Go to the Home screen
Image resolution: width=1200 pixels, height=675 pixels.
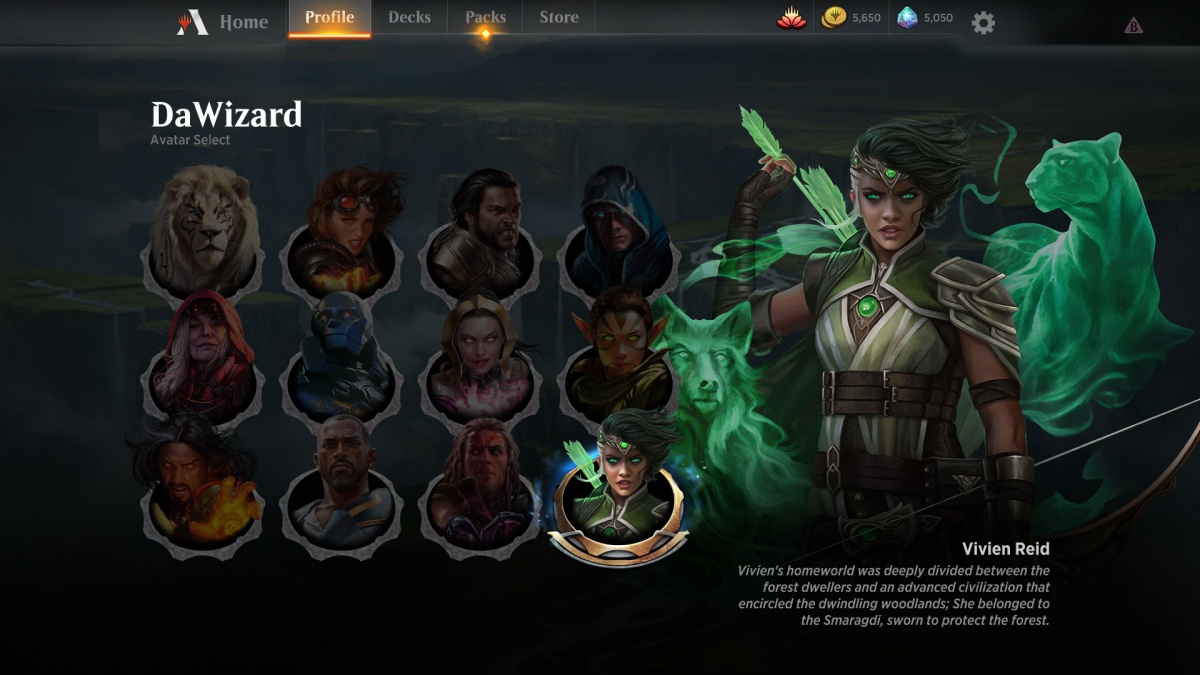tap(224, 21)
